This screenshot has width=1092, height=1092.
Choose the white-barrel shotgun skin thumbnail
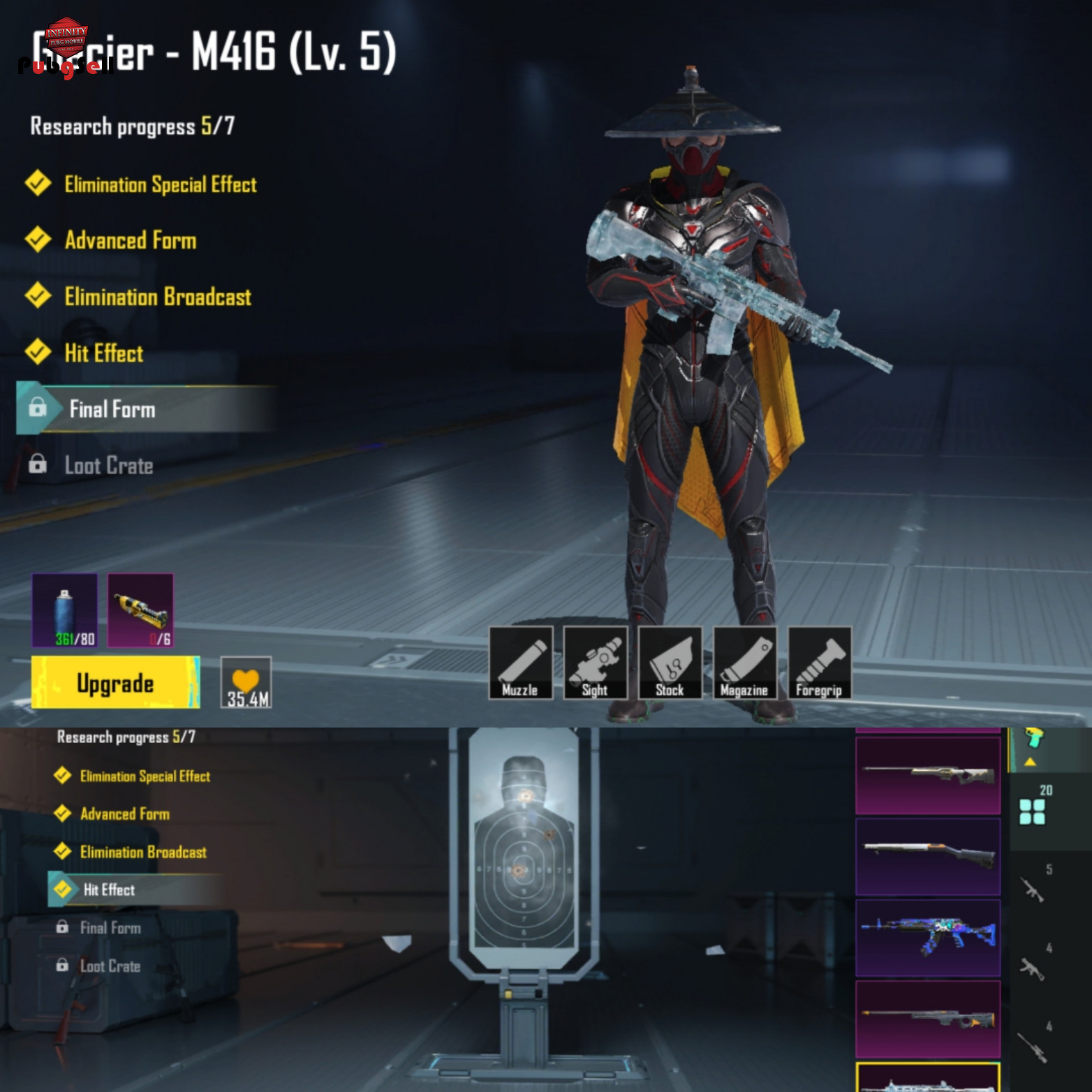coord(928,856)
